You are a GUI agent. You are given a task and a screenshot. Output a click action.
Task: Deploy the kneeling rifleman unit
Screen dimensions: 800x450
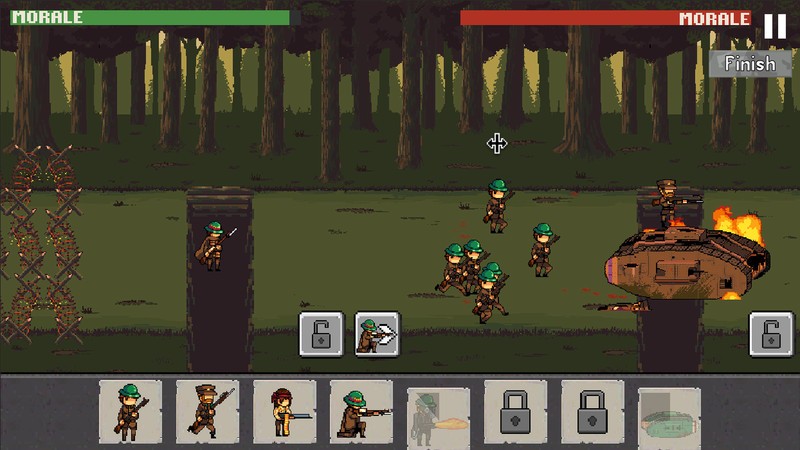pos(362,411)
